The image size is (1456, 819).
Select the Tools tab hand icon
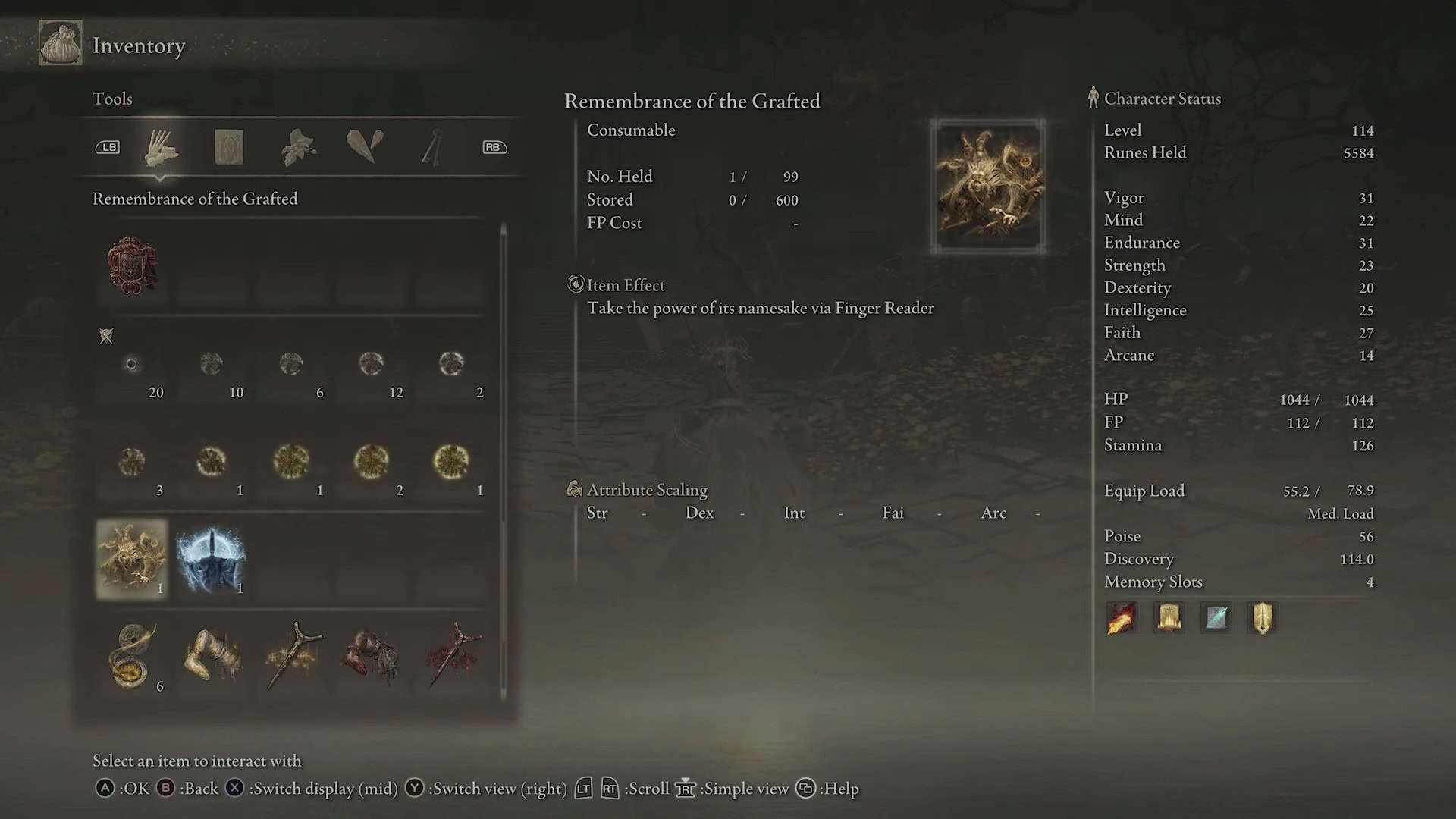click(x=161, y=147)
